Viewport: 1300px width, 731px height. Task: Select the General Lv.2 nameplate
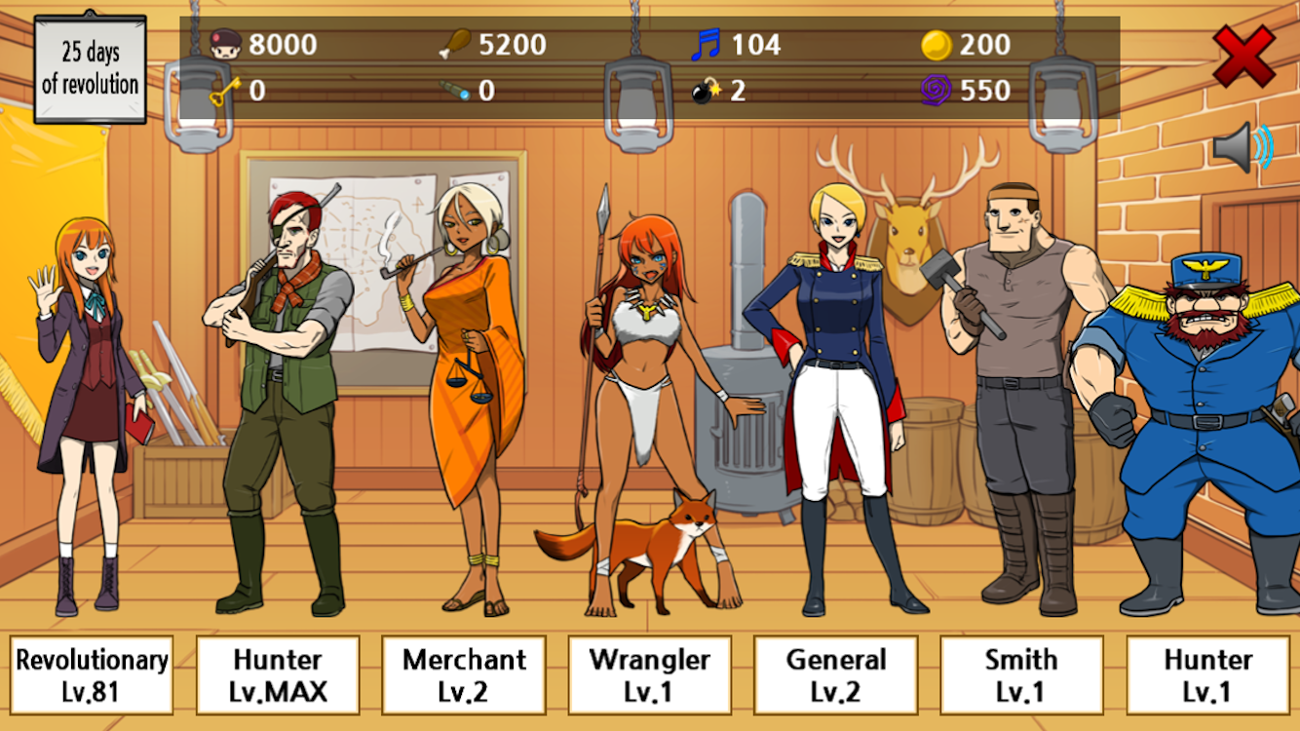(x=836, y=674)
